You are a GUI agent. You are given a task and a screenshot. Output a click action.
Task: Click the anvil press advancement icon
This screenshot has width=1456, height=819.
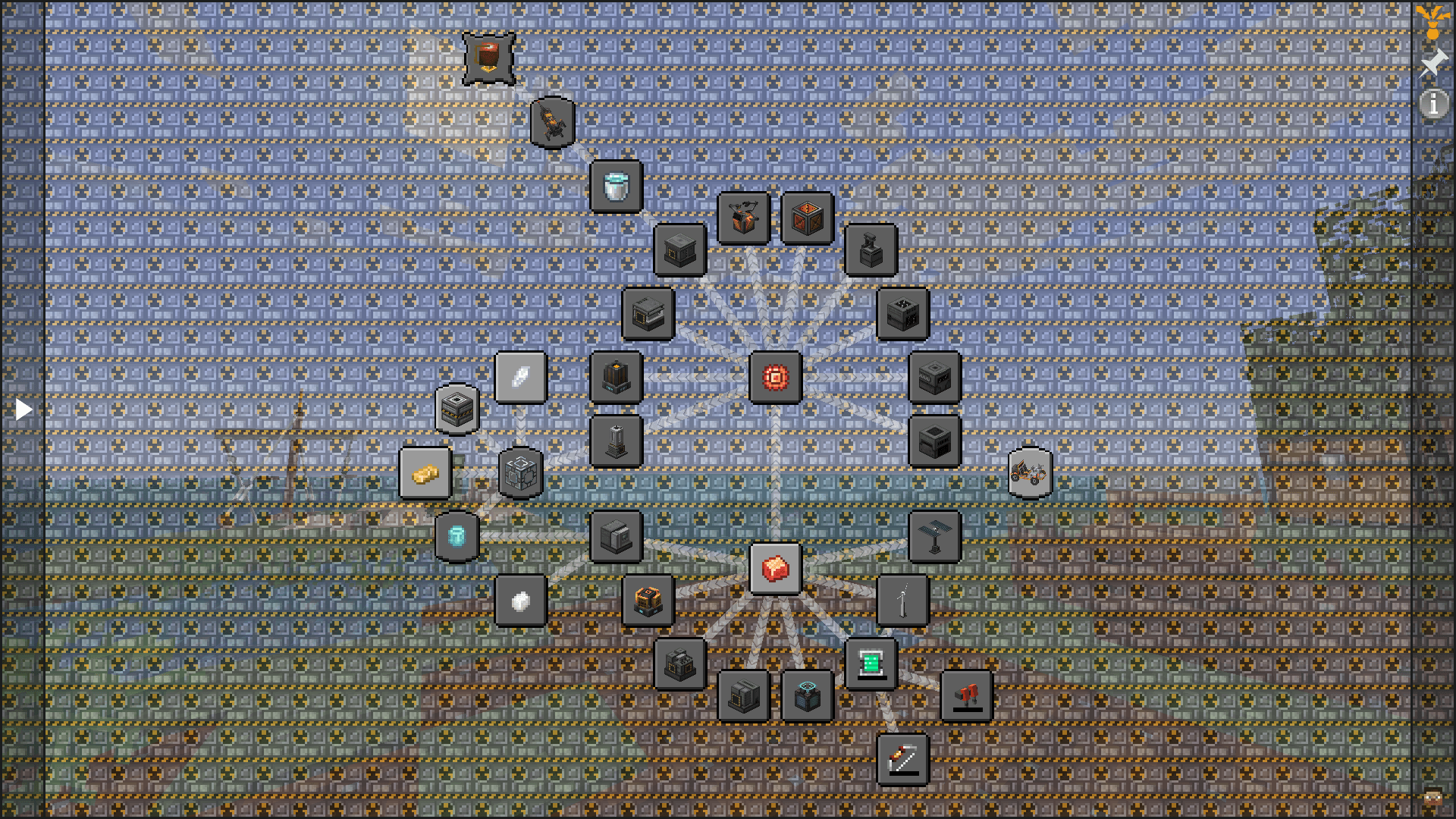(x=870, y=250)
